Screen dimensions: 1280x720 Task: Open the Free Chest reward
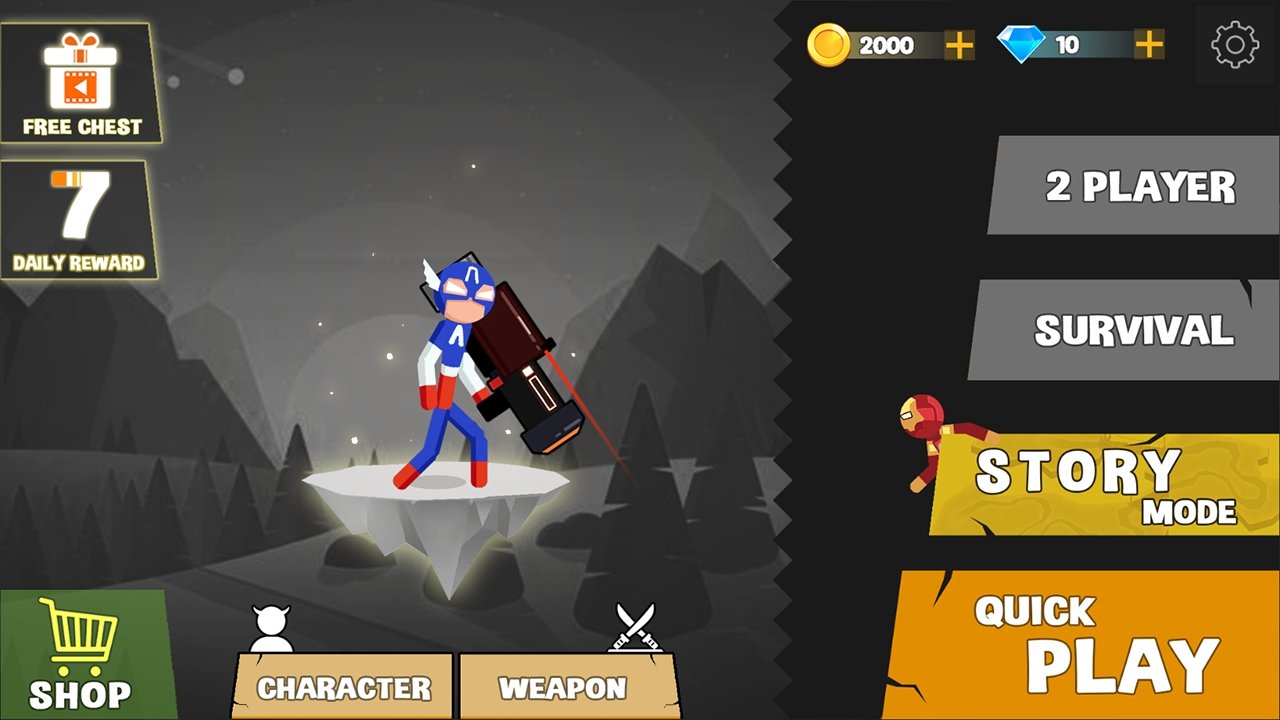80,84
